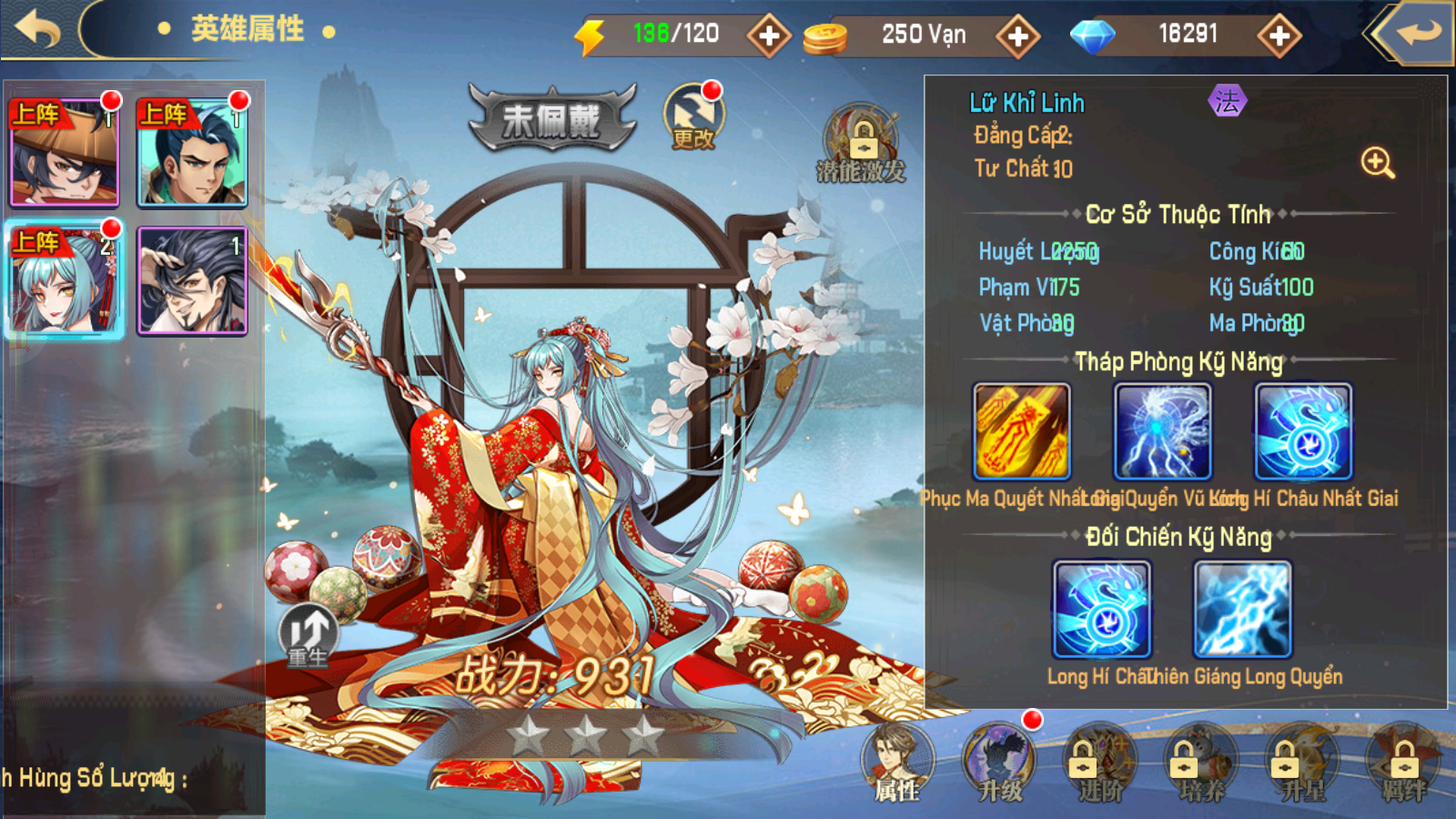Switch to the 属性 attributes tab
Screen dimensions: 1456x819
pos(897,763)
